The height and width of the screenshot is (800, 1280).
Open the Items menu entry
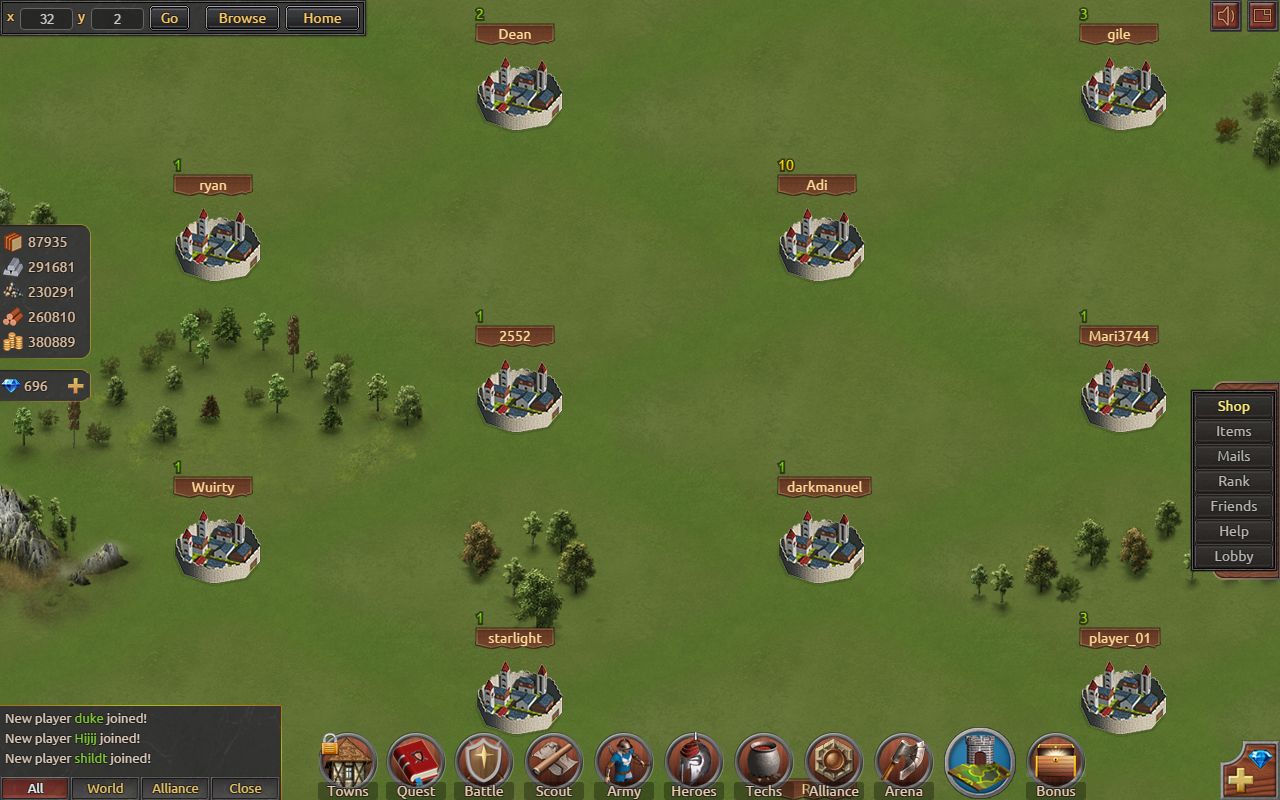point(1233,431)
